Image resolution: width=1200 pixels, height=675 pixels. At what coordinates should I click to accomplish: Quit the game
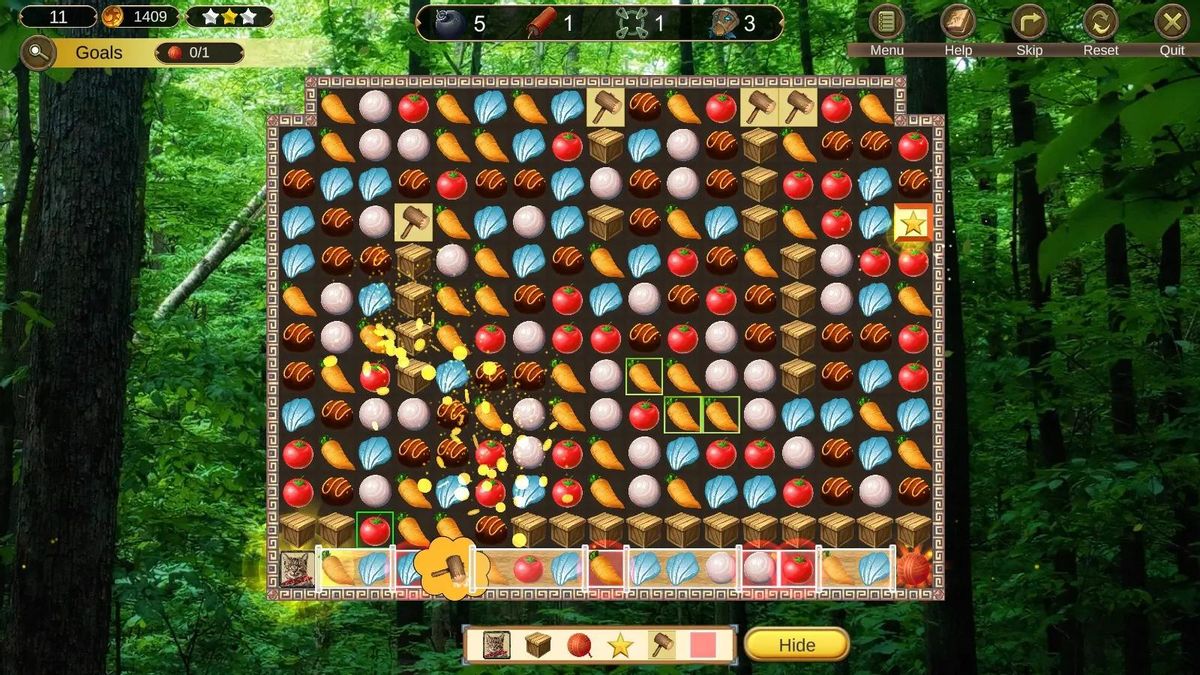[1172, 22]
